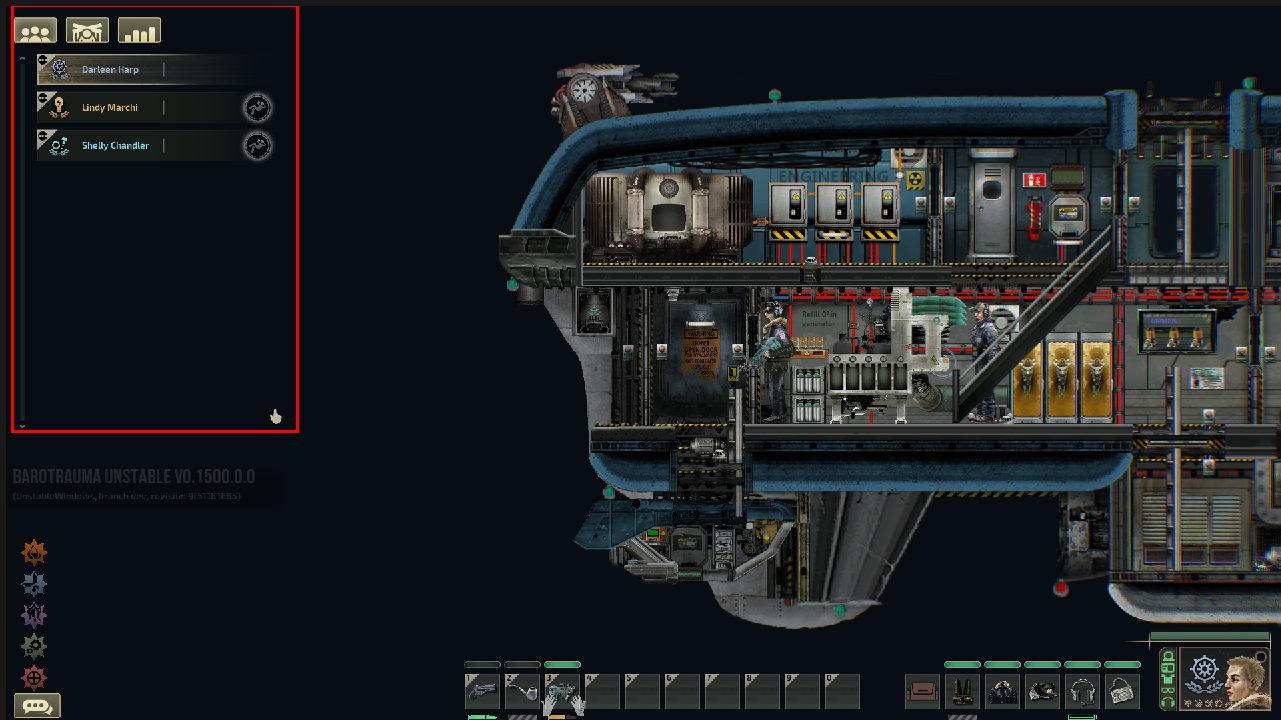Click the headset equipment slot
Image resolution: width=1281 pixels, height=720 pixels.
(1082, 691)
